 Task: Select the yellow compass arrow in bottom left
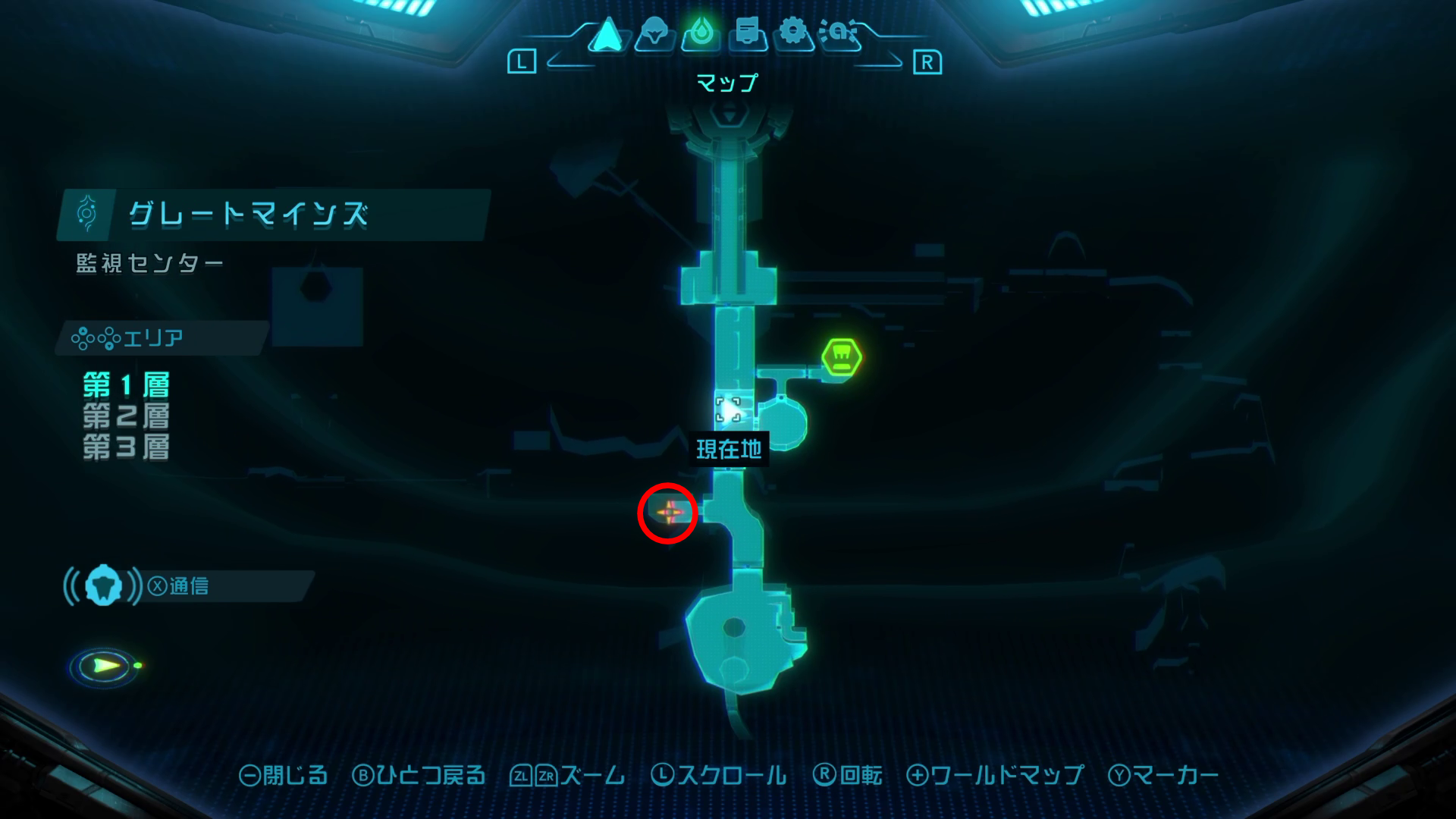click(x=103, y=664)
